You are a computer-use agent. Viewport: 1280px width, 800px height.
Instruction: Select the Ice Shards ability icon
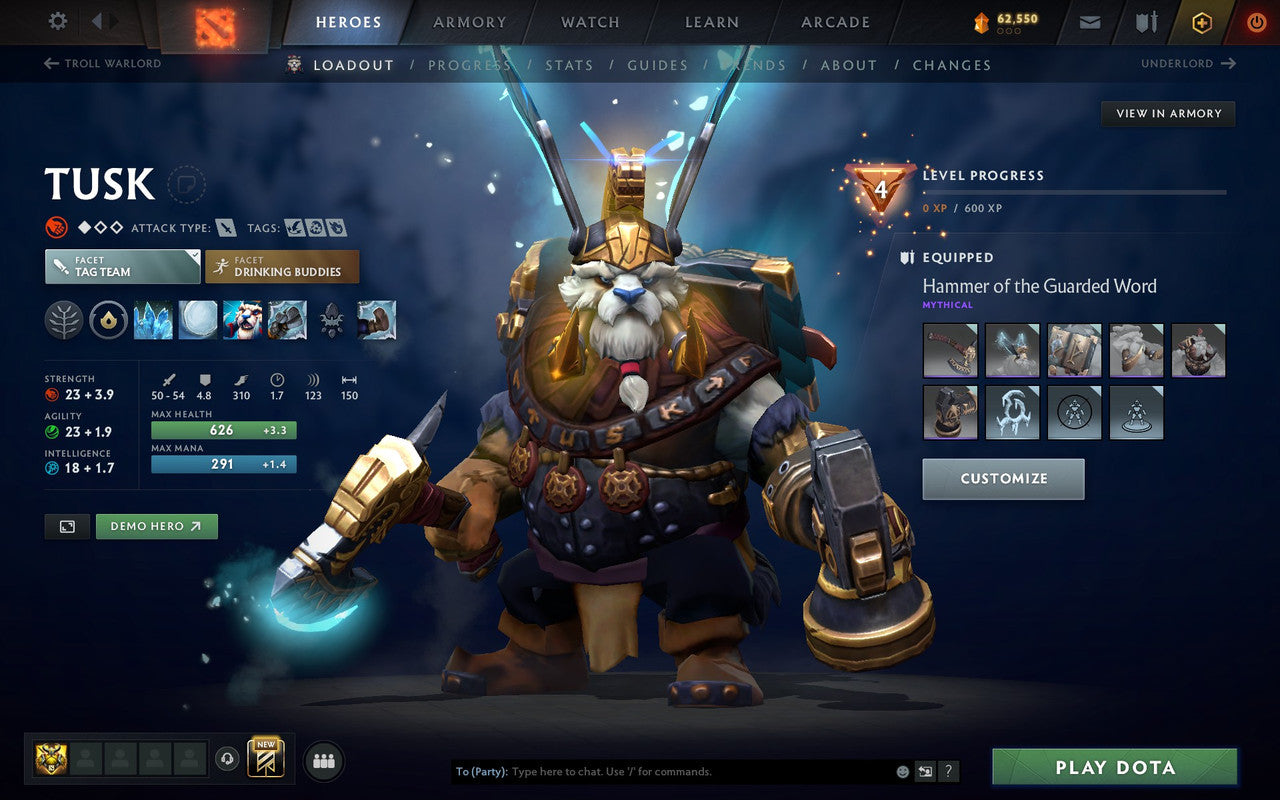(x=153, y=320)
